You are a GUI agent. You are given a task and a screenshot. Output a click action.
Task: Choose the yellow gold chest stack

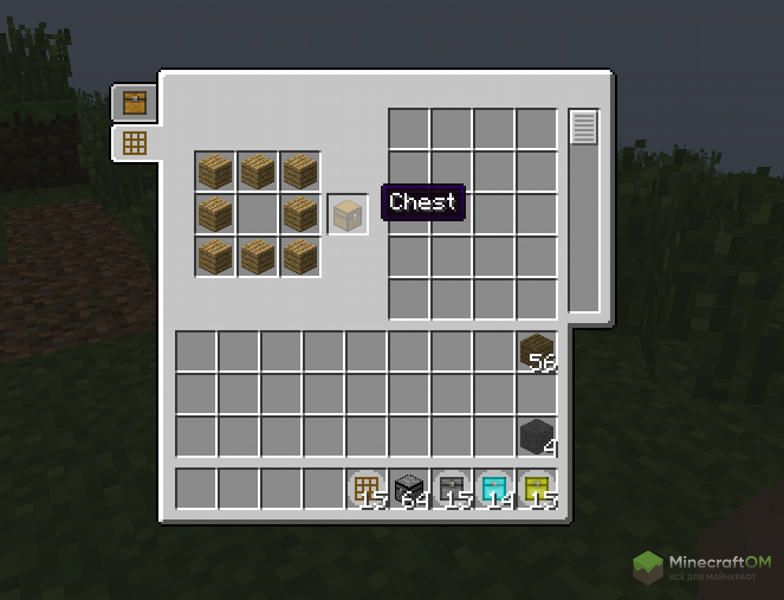(x=537, y=488)
